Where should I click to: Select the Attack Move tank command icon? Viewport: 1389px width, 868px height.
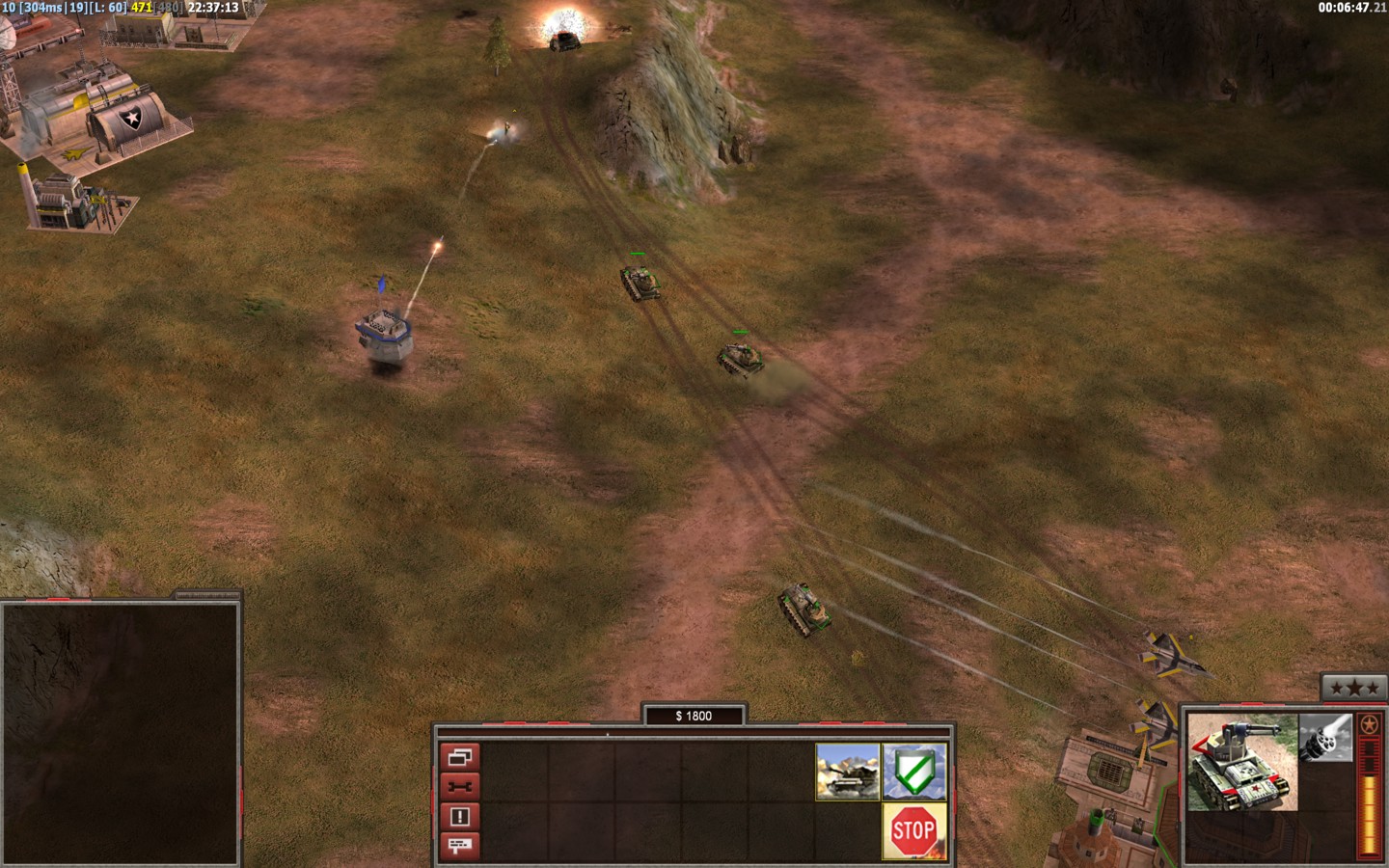click(848, 772)
